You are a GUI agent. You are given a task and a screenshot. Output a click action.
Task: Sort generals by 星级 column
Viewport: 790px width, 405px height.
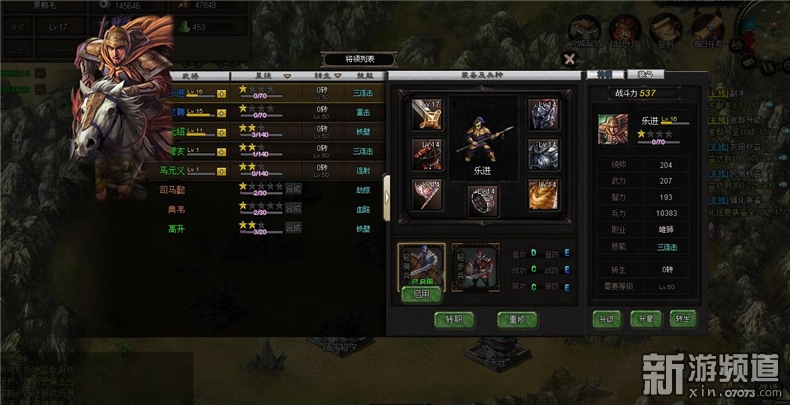point(264,75)
